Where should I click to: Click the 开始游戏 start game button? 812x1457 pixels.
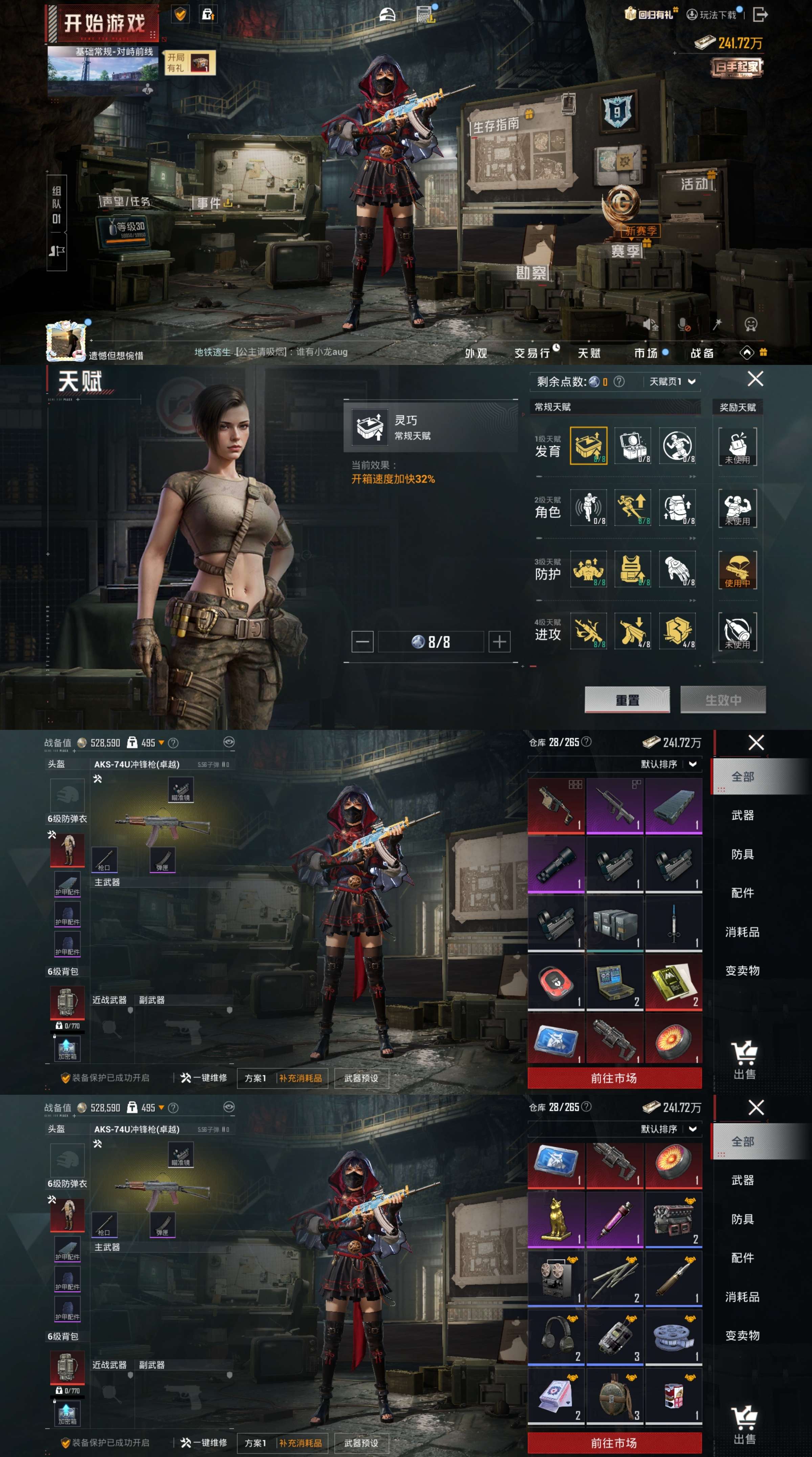104,24
